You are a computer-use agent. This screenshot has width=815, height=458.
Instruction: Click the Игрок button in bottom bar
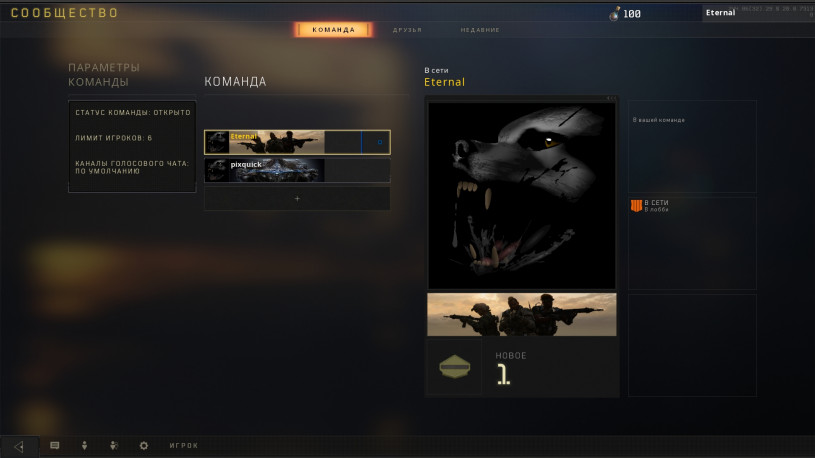184,445
